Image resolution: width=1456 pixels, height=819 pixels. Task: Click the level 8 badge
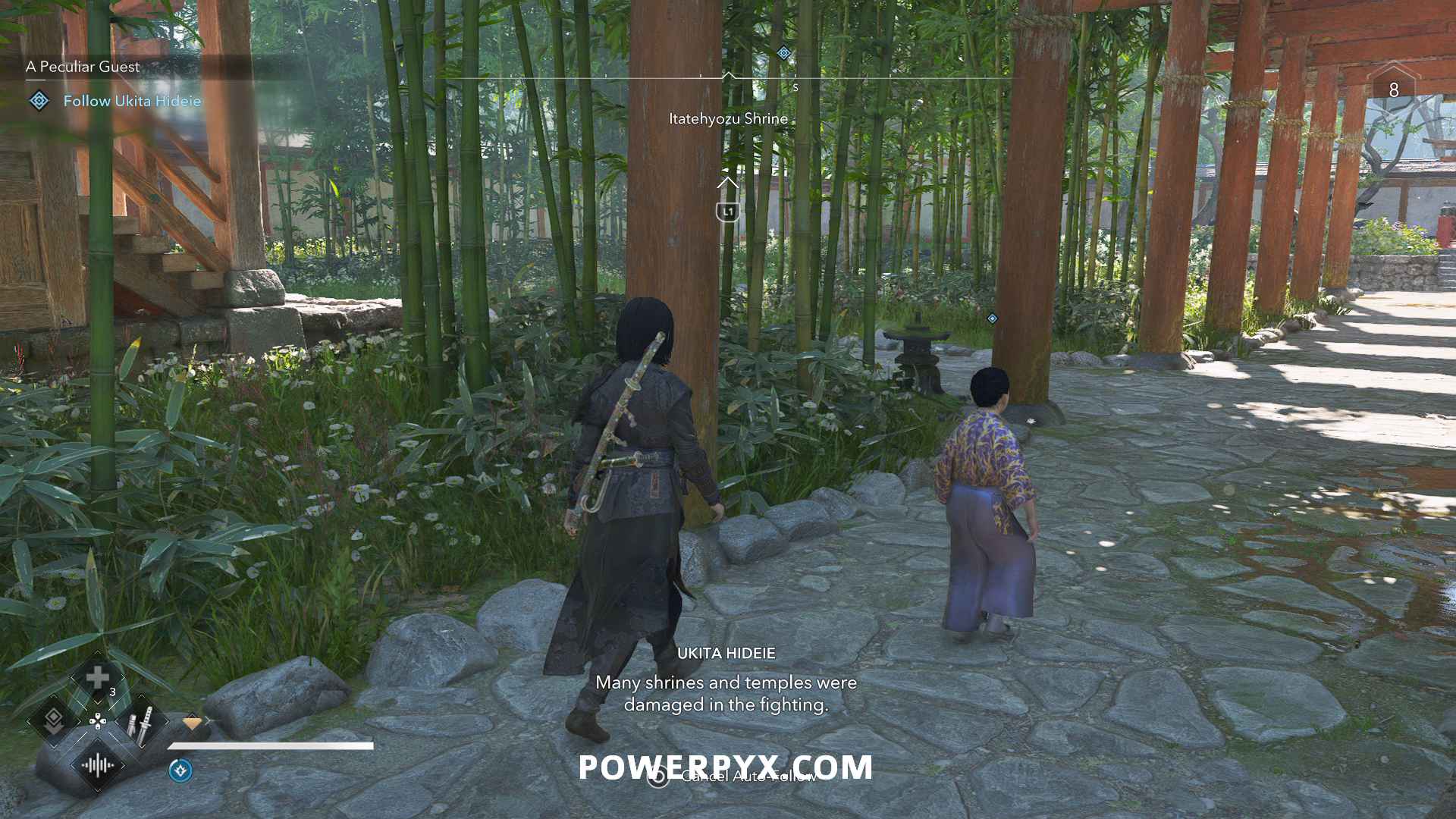[1393, 89]
